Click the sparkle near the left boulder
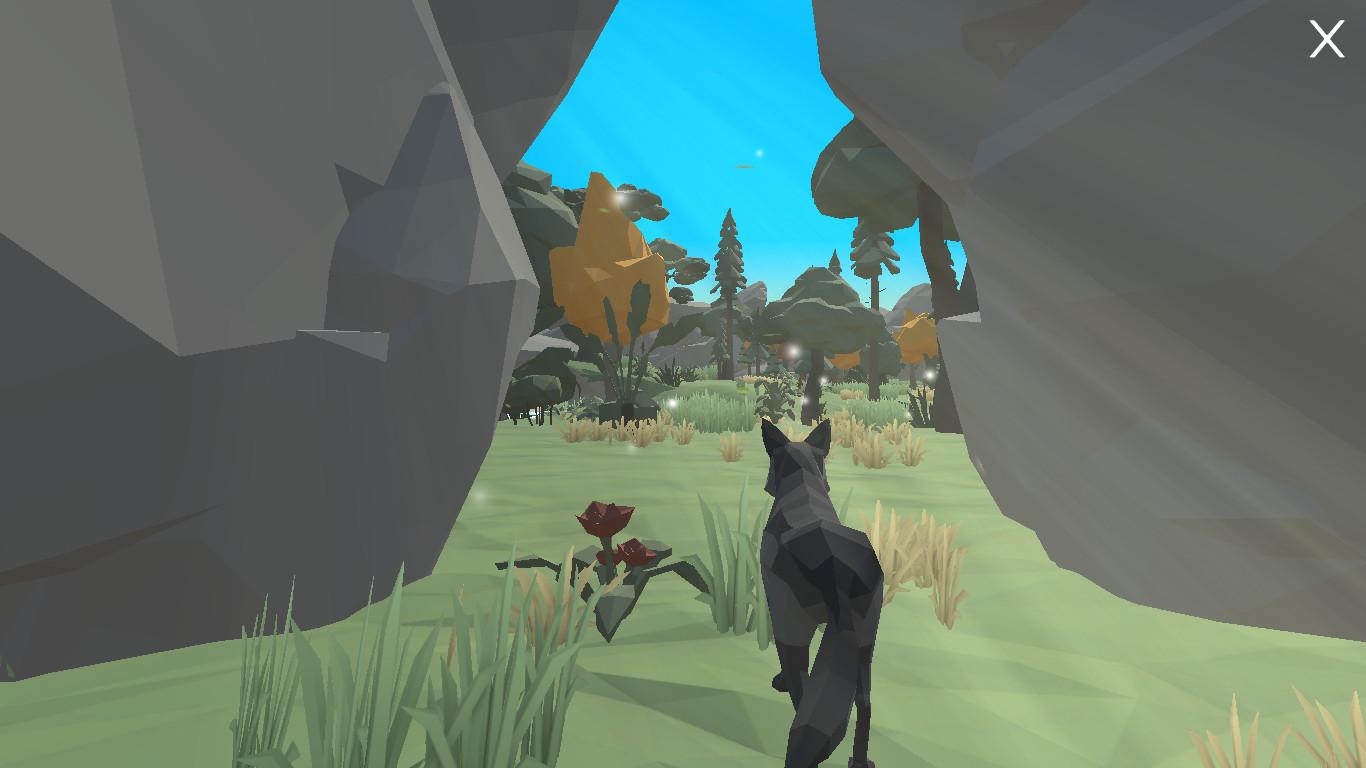 [479, 494]
